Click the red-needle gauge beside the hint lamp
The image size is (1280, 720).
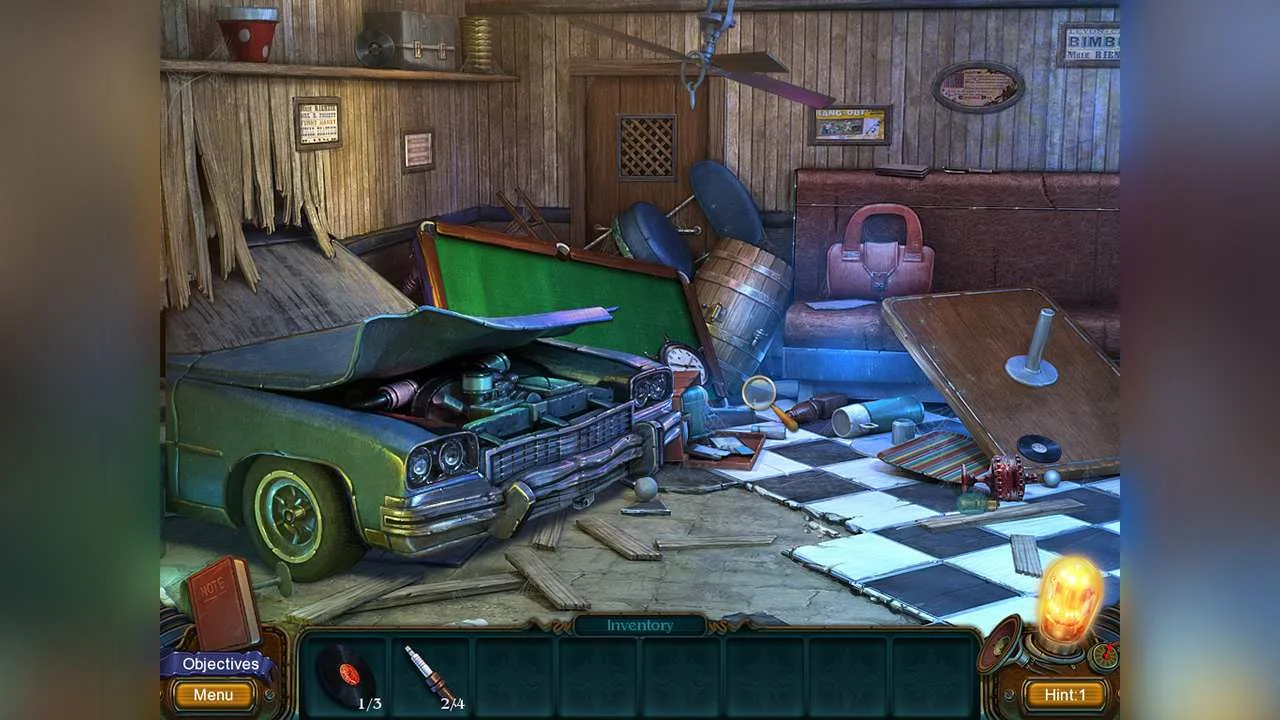[1103, 658]
